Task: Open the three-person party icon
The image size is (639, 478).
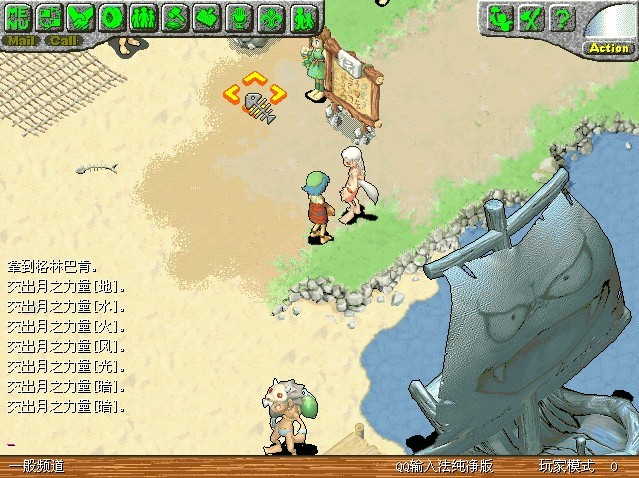Action: pyautogui.click(x=143, y=17)
